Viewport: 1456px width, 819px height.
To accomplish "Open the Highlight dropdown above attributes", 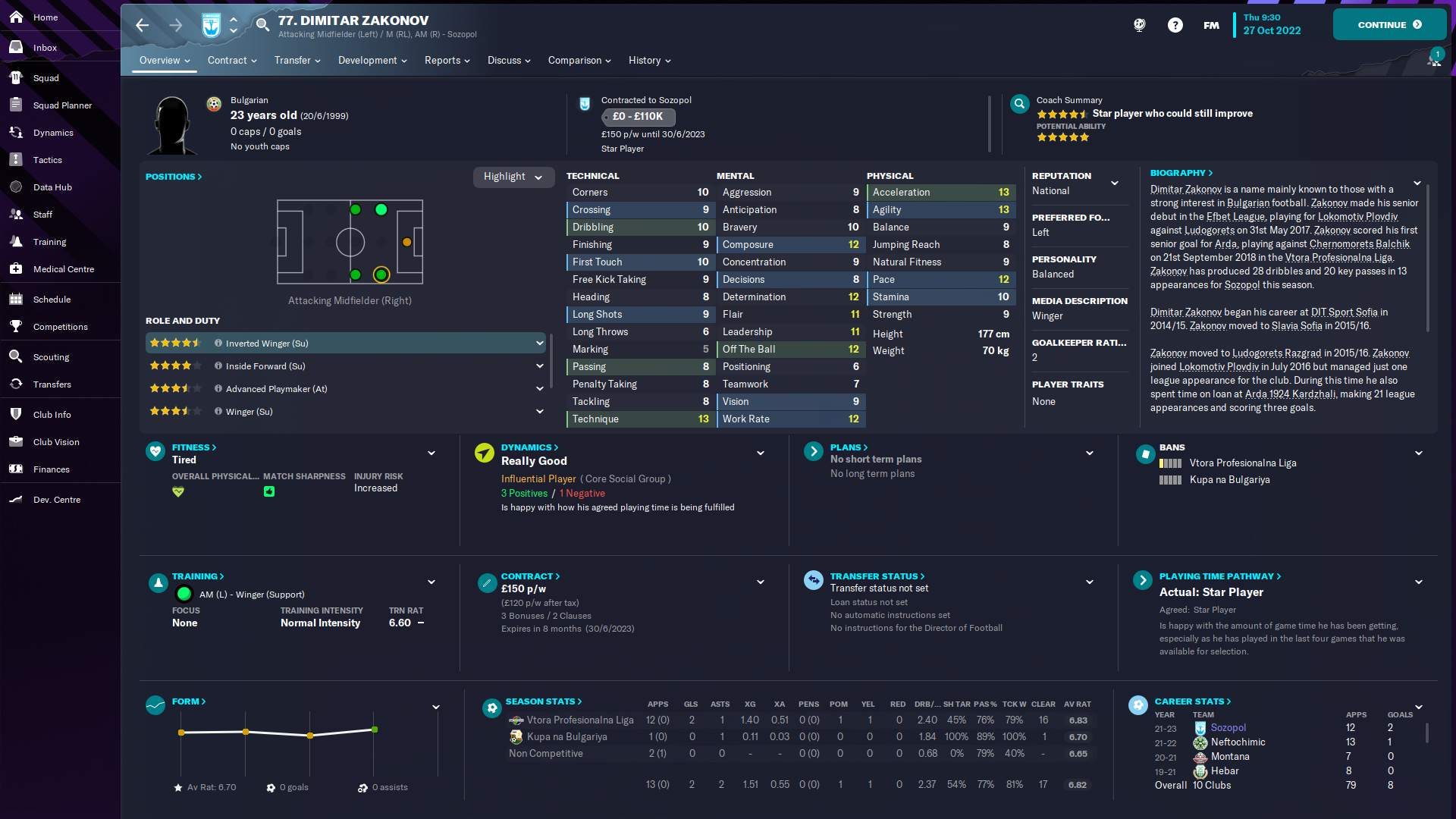I will pyautogui.click(x=513, y=177).
